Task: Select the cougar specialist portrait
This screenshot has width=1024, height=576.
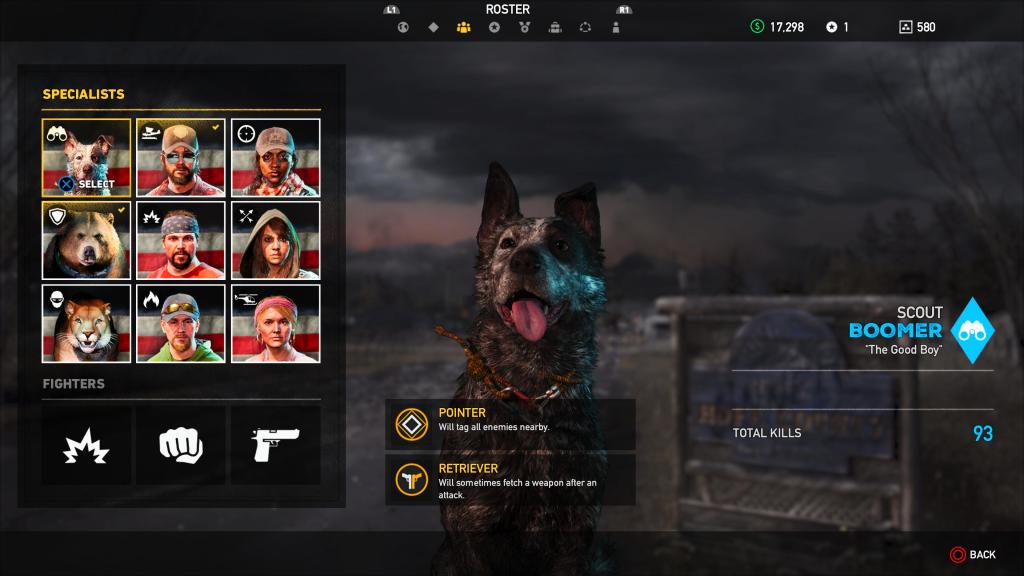Action: tap(86, 323)
